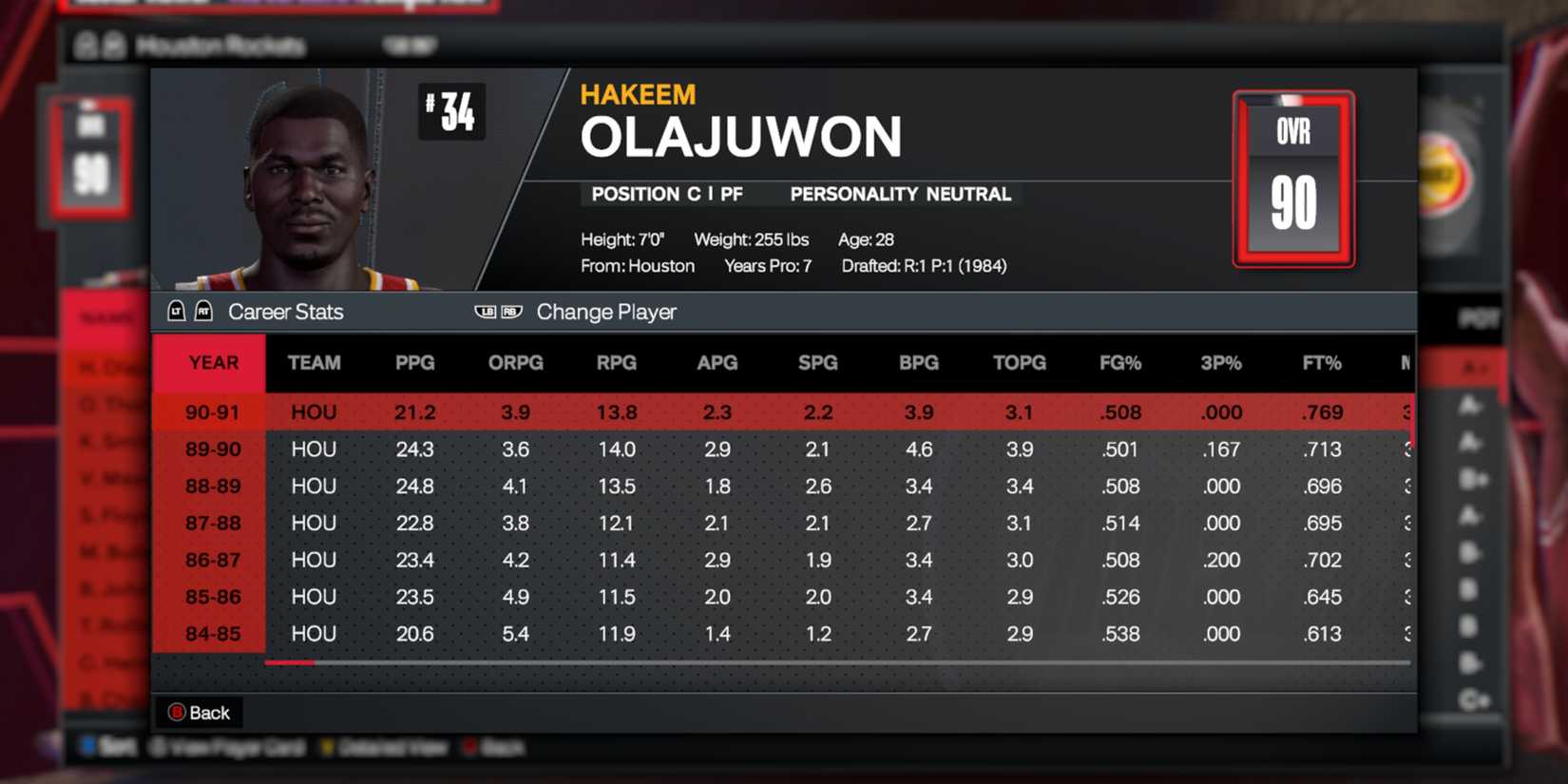This screenshot has height=784, width=1568.
Task: Sort the table by PPG column
Action: [414, 362]
